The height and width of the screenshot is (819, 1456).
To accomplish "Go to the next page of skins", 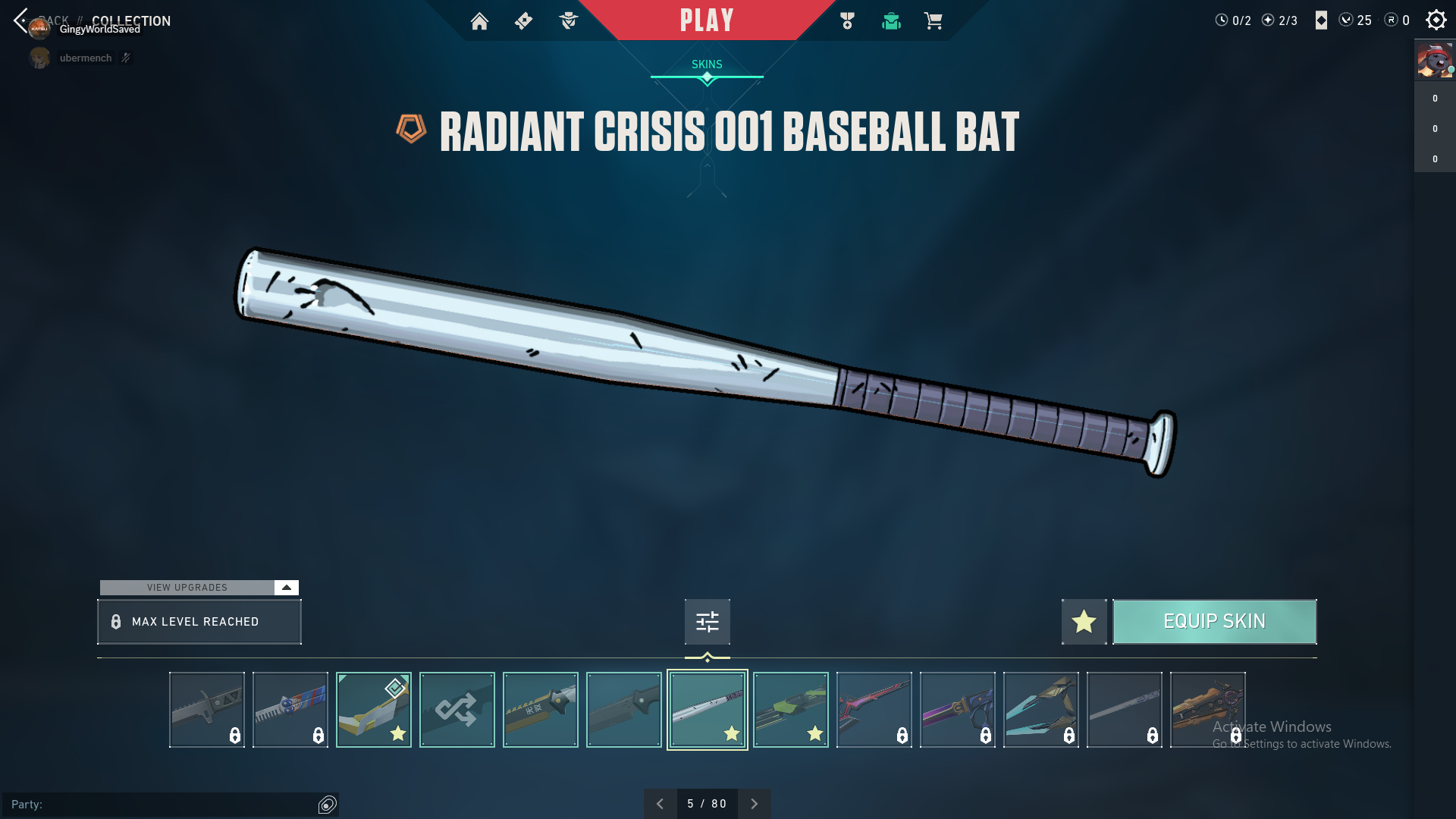I will tap(754, 804).
